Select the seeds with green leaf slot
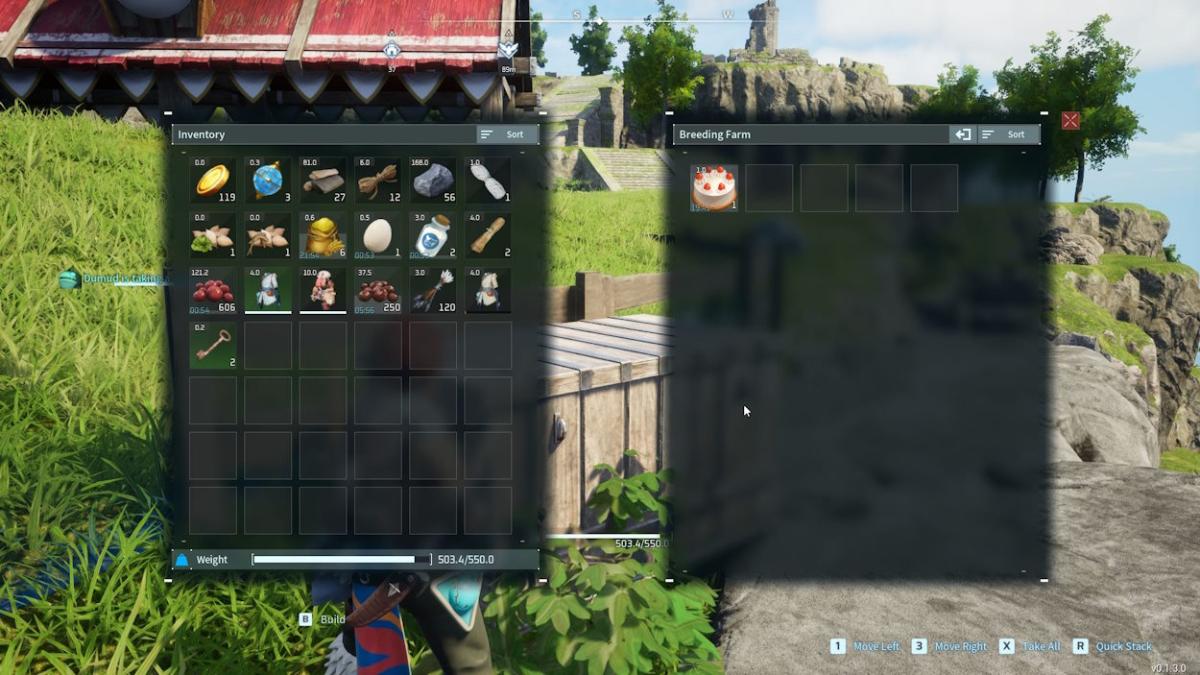The width and height of the screenshot is (1200, 675). [213, 236]
